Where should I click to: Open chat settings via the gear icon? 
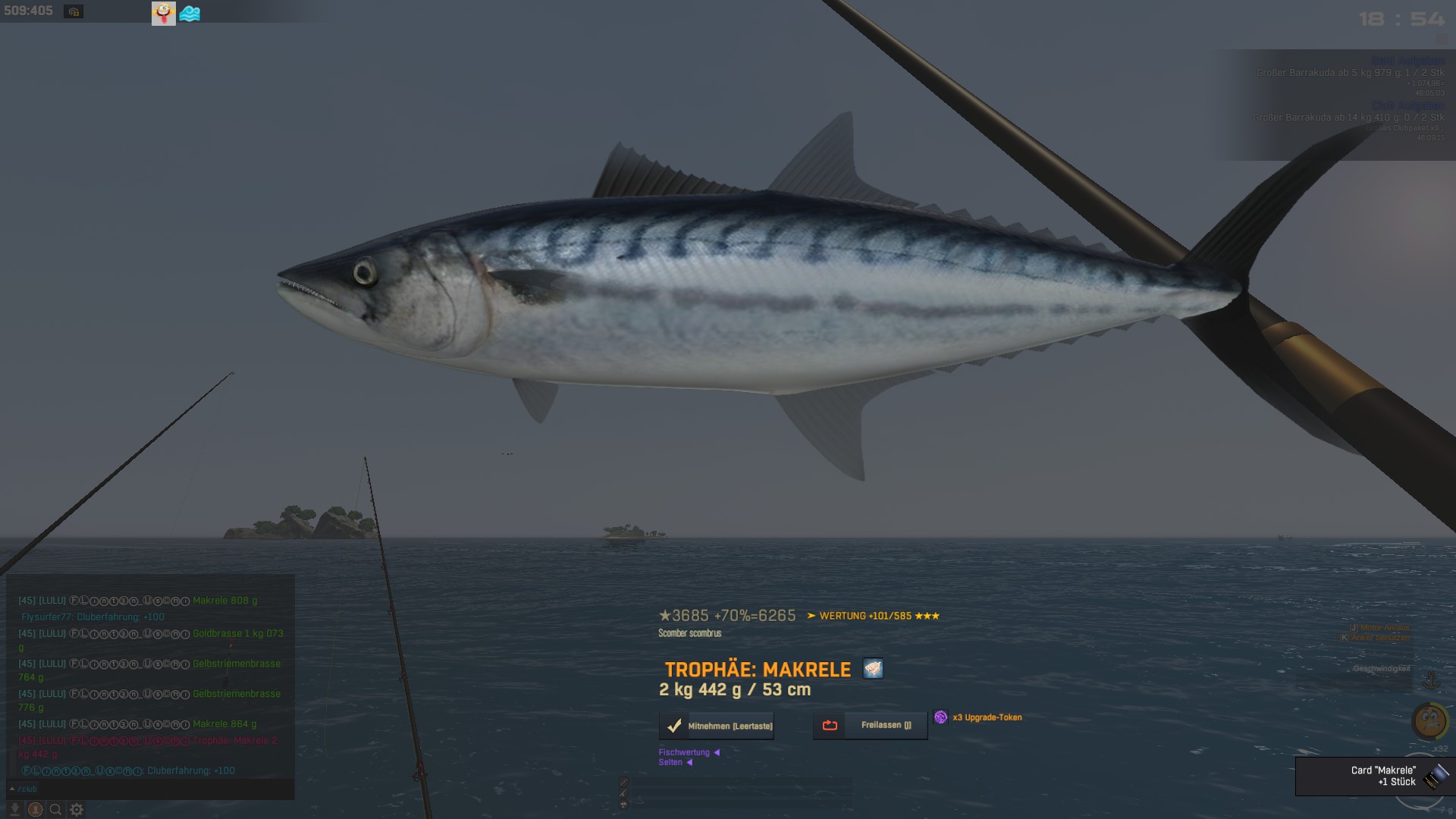(x=77, y=810)
